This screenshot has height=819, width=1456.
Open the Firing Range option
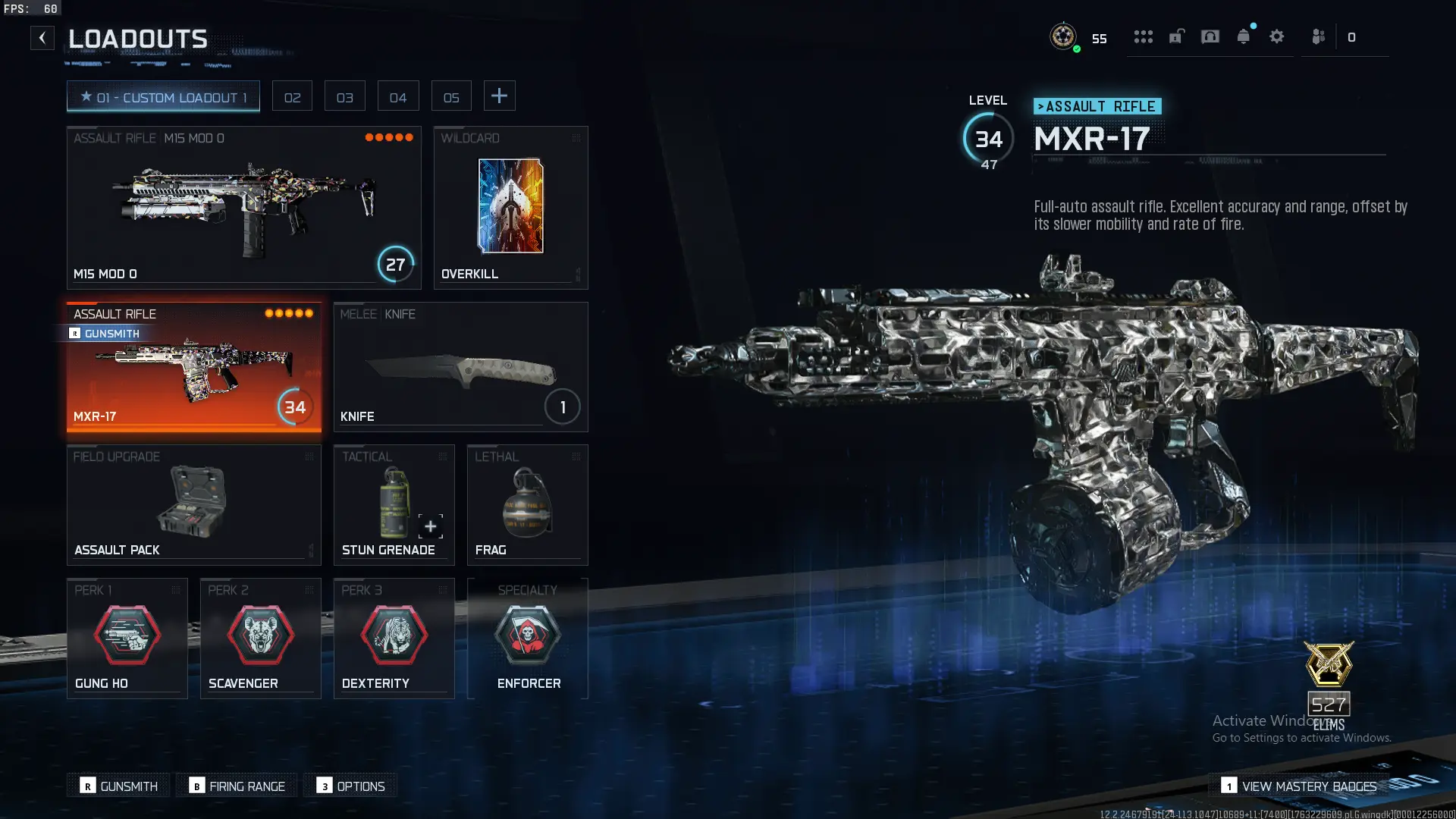(x=236, y=786)
